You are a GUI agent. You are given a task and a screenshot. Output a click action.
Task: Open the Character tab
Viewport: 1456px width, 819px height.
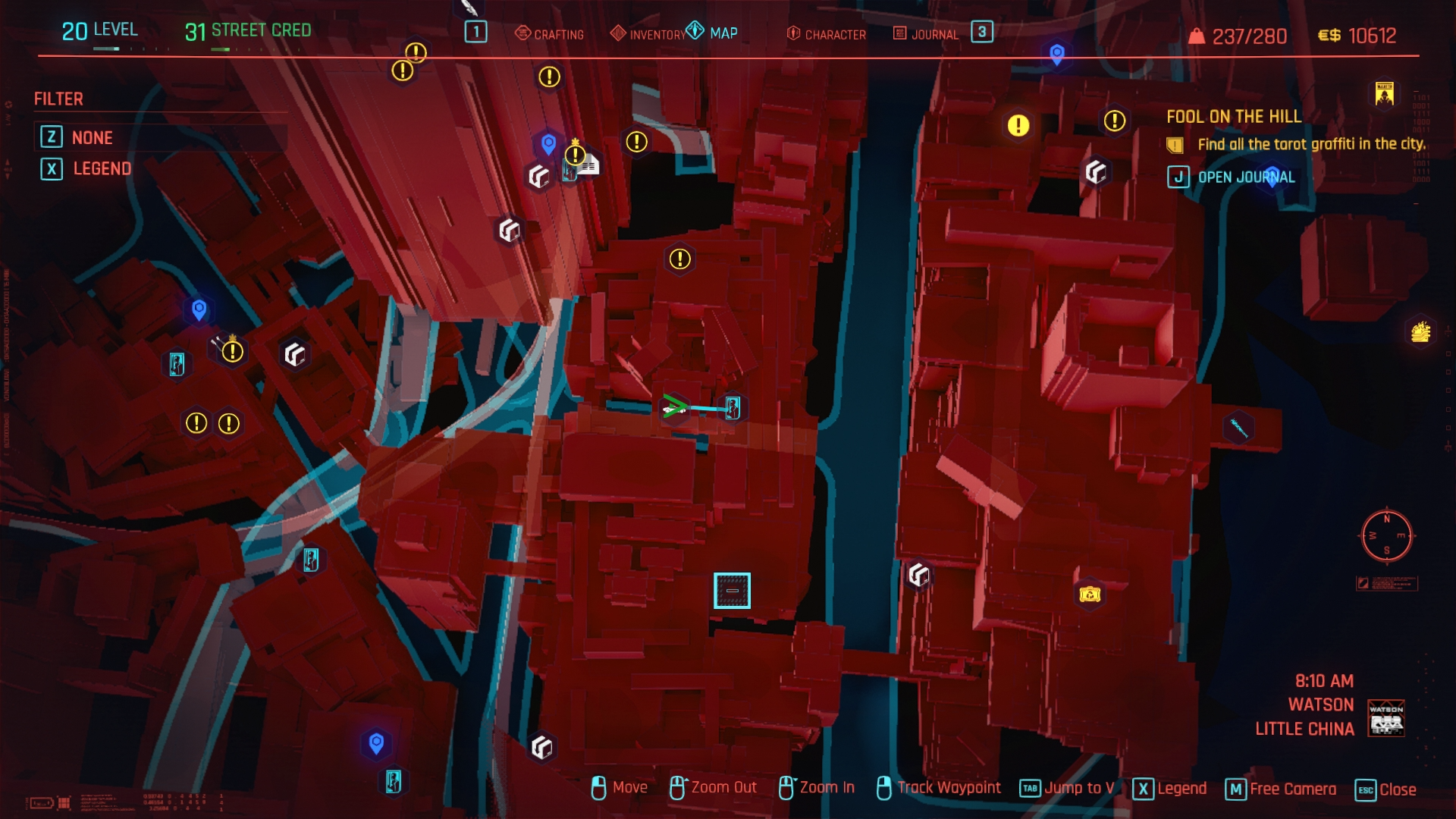click(827, 34)
